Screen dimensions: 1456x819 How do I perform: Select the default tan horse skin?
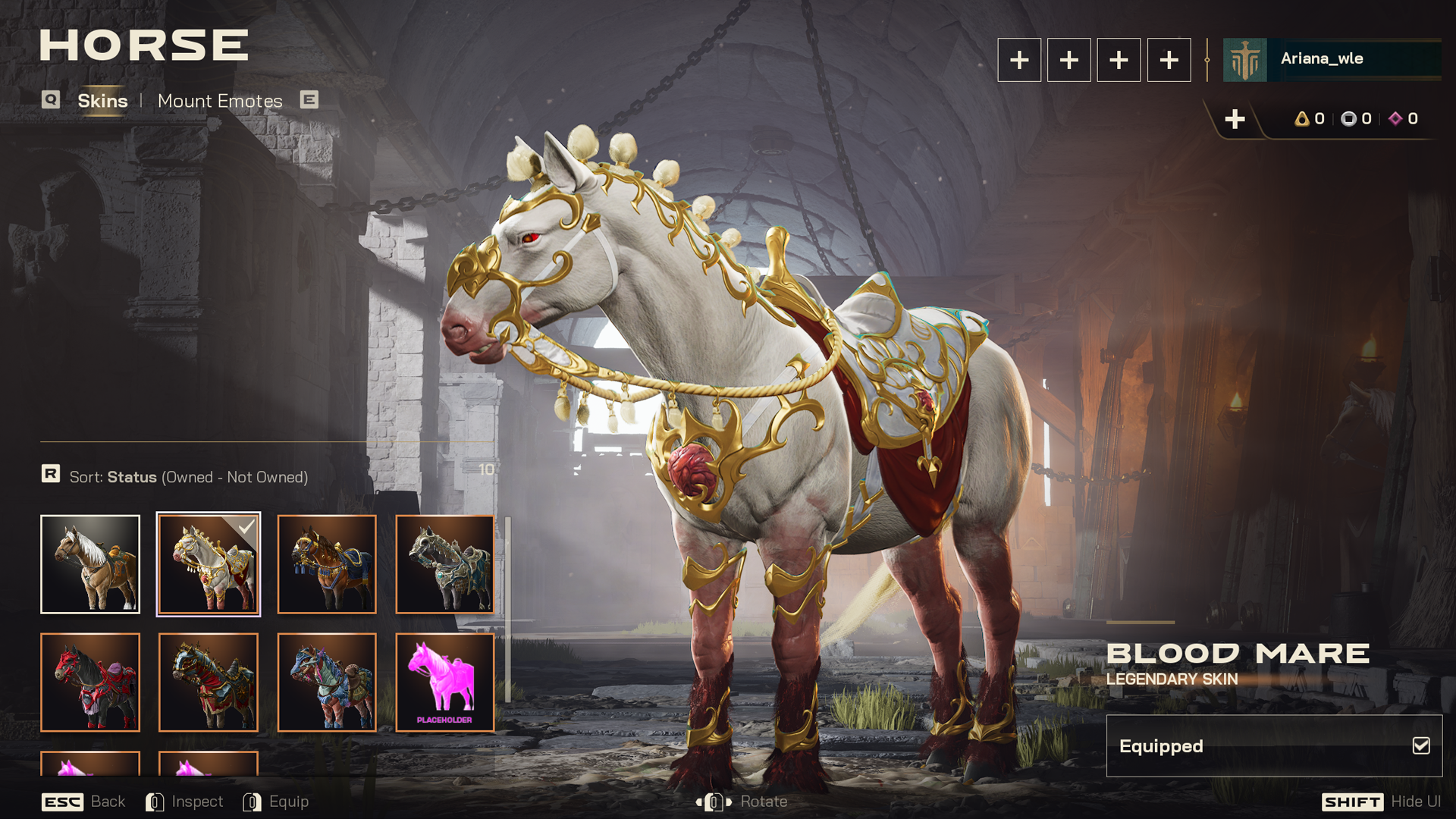point(90,564)
